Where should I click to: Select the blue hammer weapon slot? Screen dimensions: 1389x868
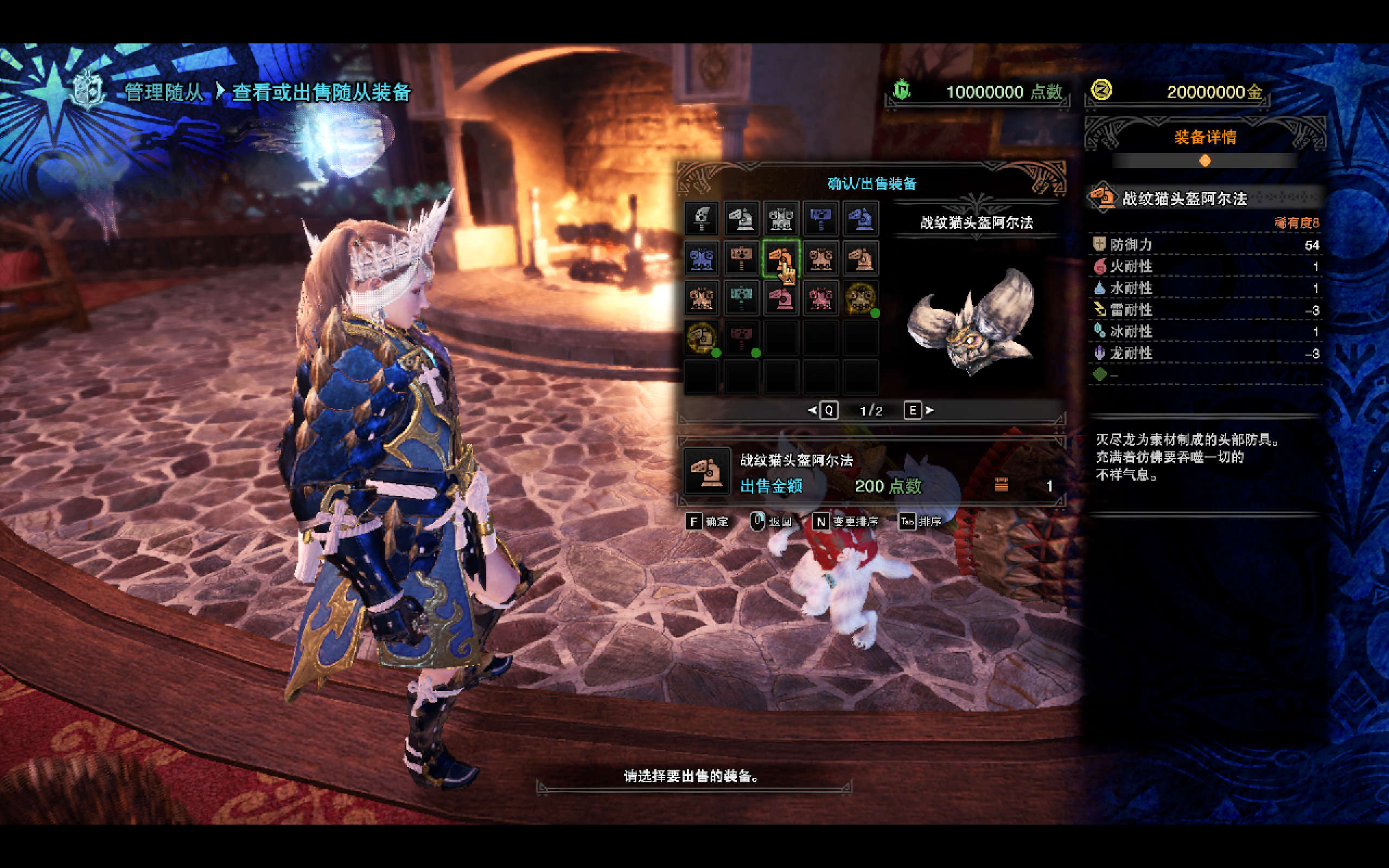point(821,219)
